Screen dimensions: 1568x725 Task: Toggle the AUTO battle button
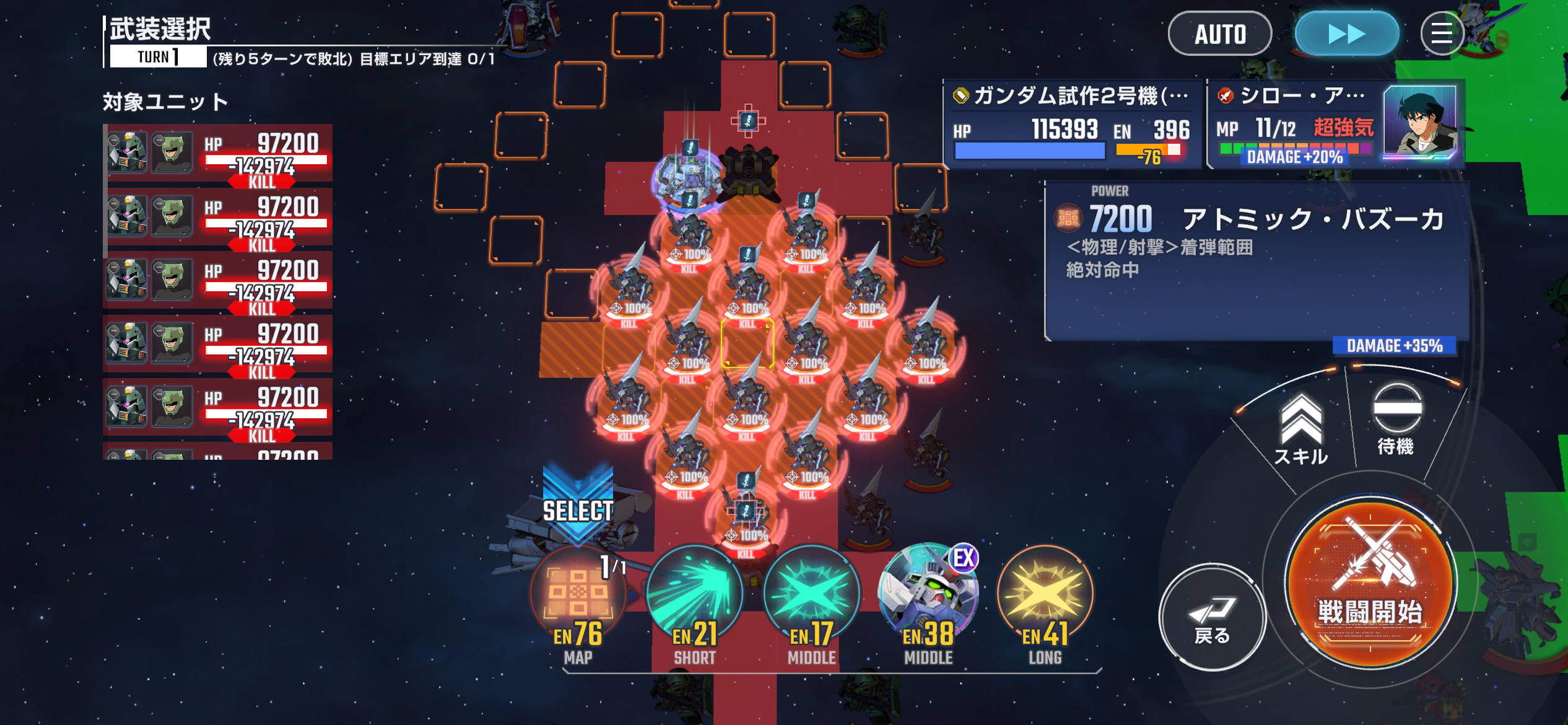pyautogui.click(x=1219, y=34)
